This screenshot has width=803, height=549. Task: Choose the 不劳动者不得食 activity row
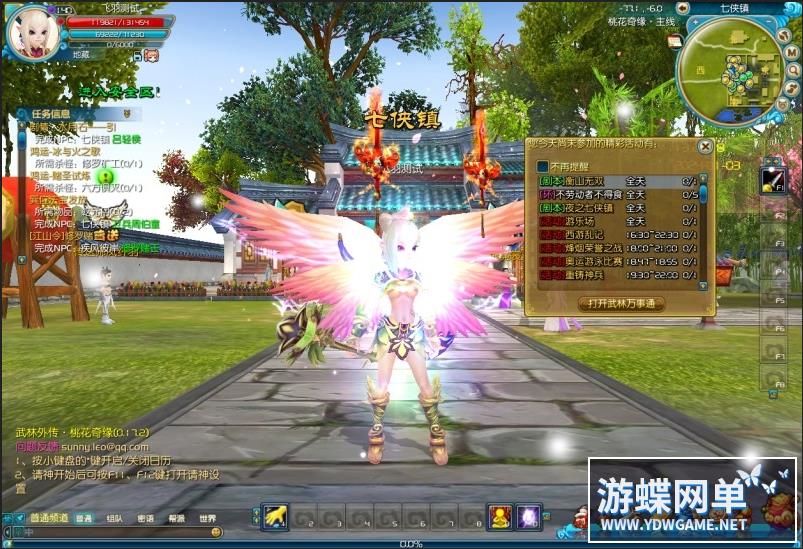(580, 194)
